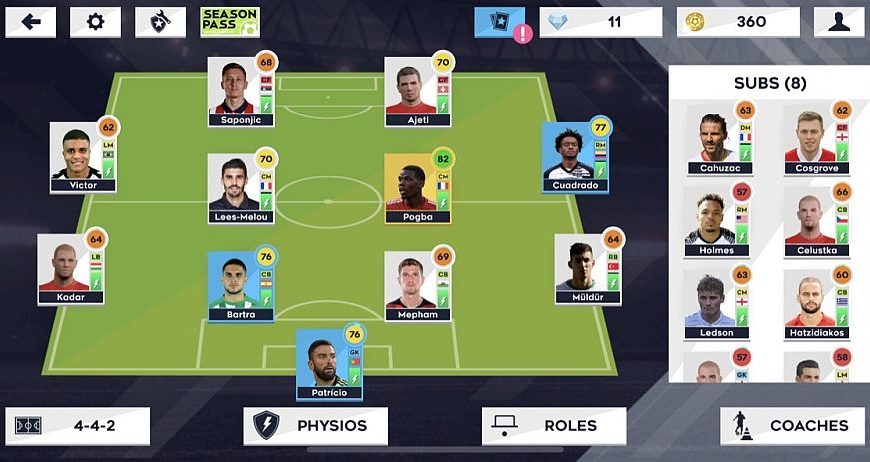Open the player card pack notification
The width and height of the screenshot is (870, 462).
(x=499, y=22)
